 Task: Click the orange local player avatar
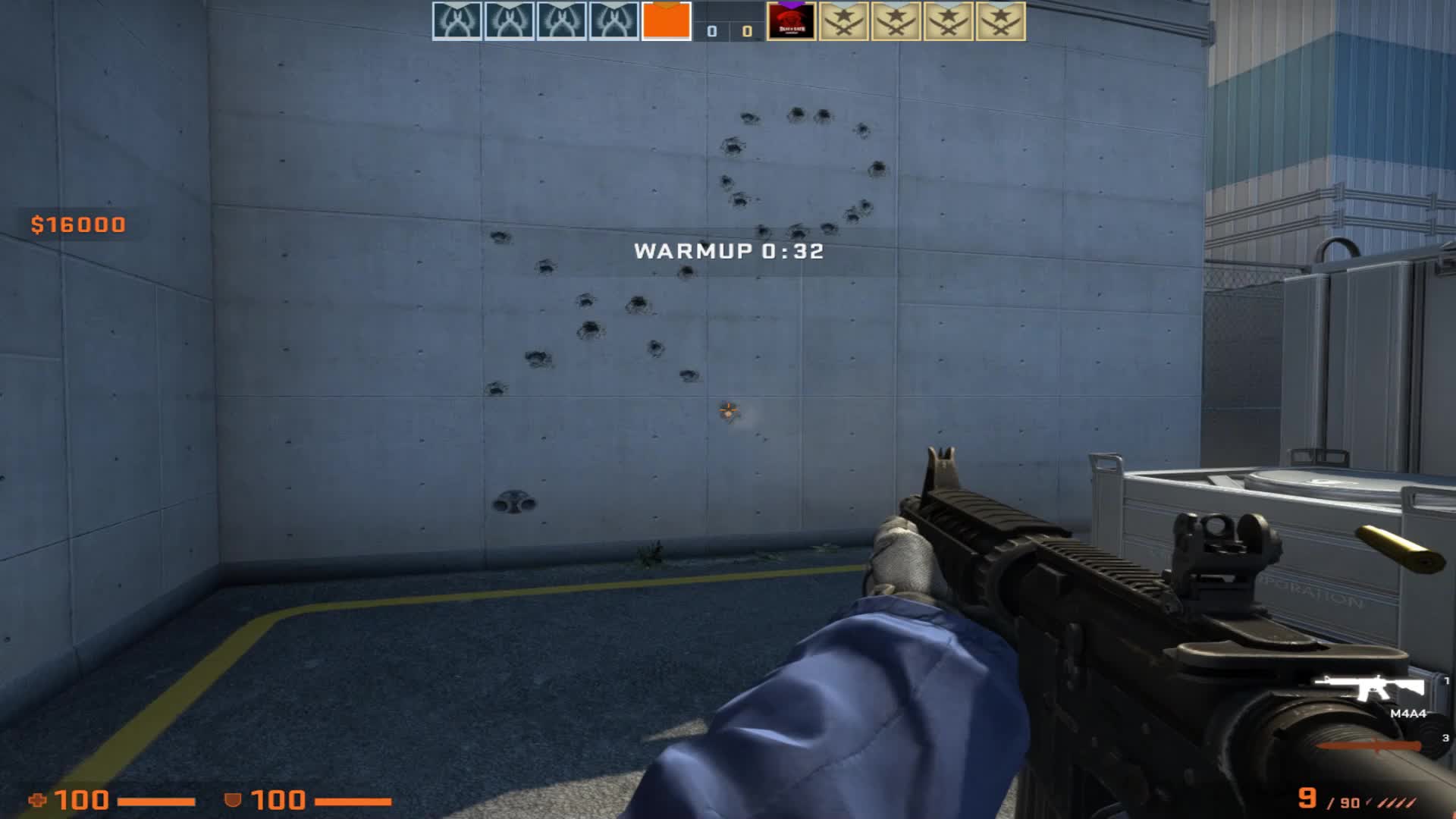pos(664,19)
